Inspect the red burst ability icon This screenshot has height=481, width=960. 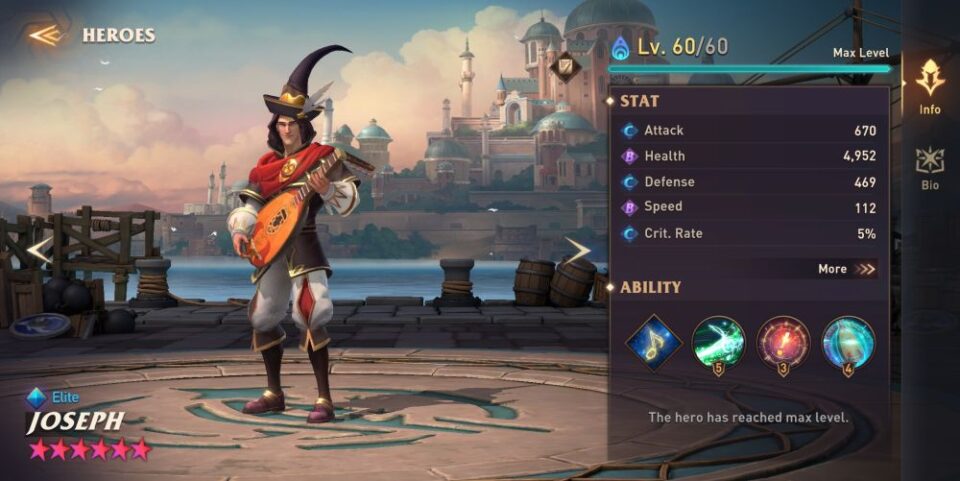coord(783,343)
